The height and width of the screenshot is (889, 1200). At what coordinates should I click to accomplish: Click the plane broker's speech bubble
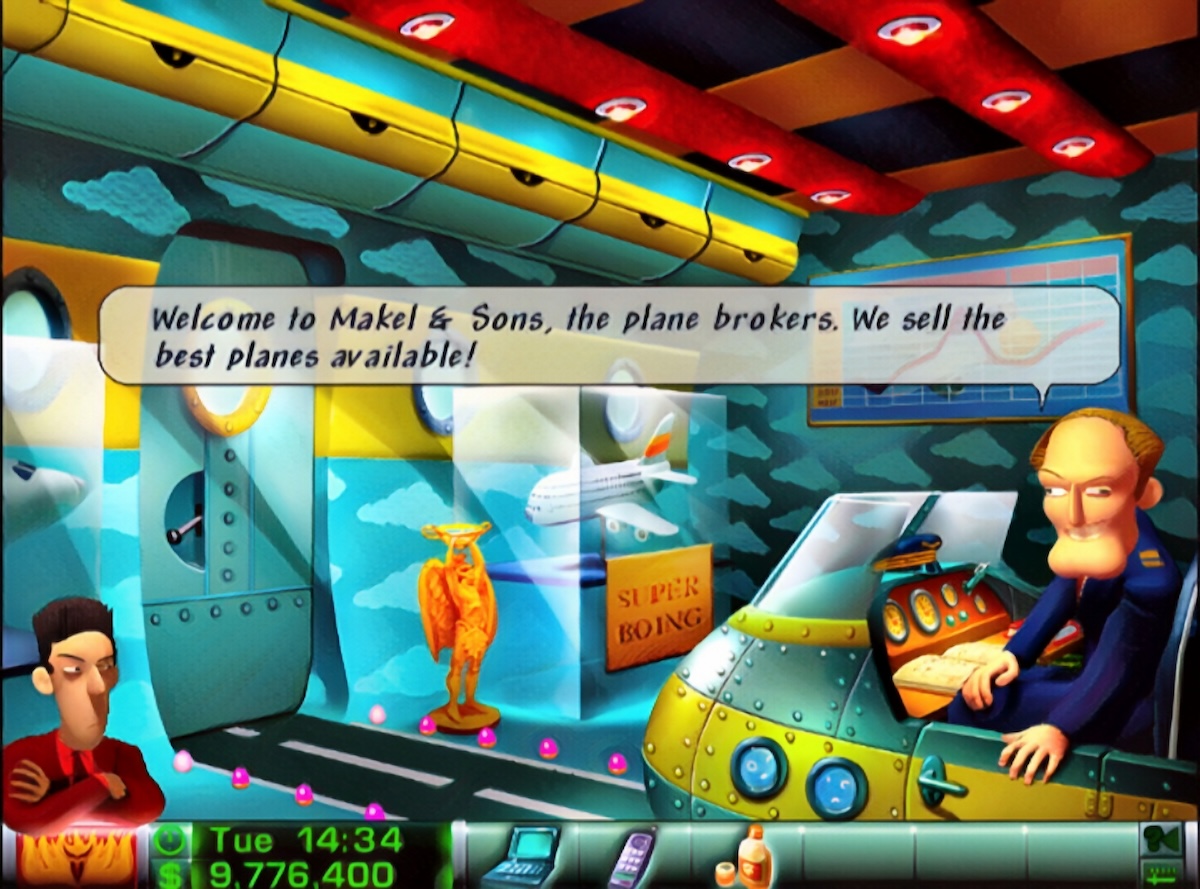608,335
